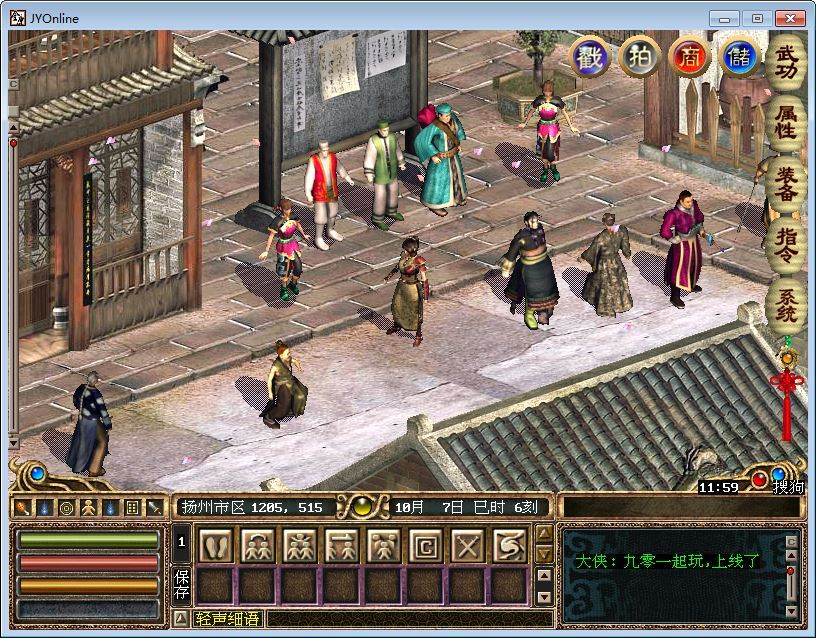The width and height of the screenshot is (816, 638).
Task: Close the JYOnline window
Action: pyautogui.click(x=789, y=18)
